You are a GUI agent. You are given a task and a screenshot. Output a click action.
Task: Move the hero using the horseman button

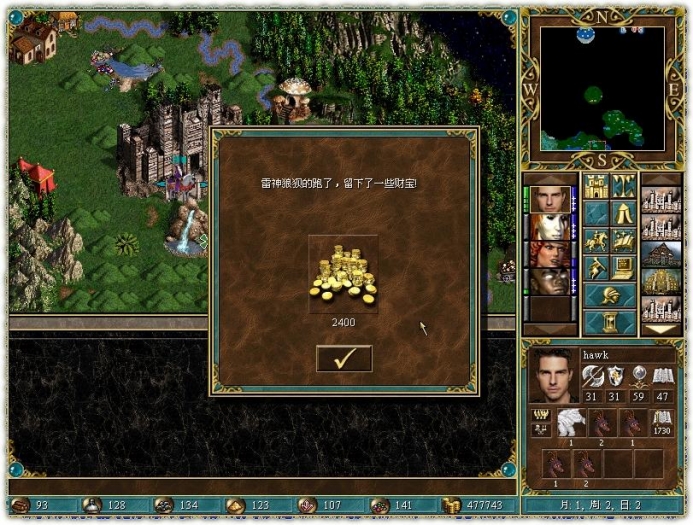click(x=597, y=240)
